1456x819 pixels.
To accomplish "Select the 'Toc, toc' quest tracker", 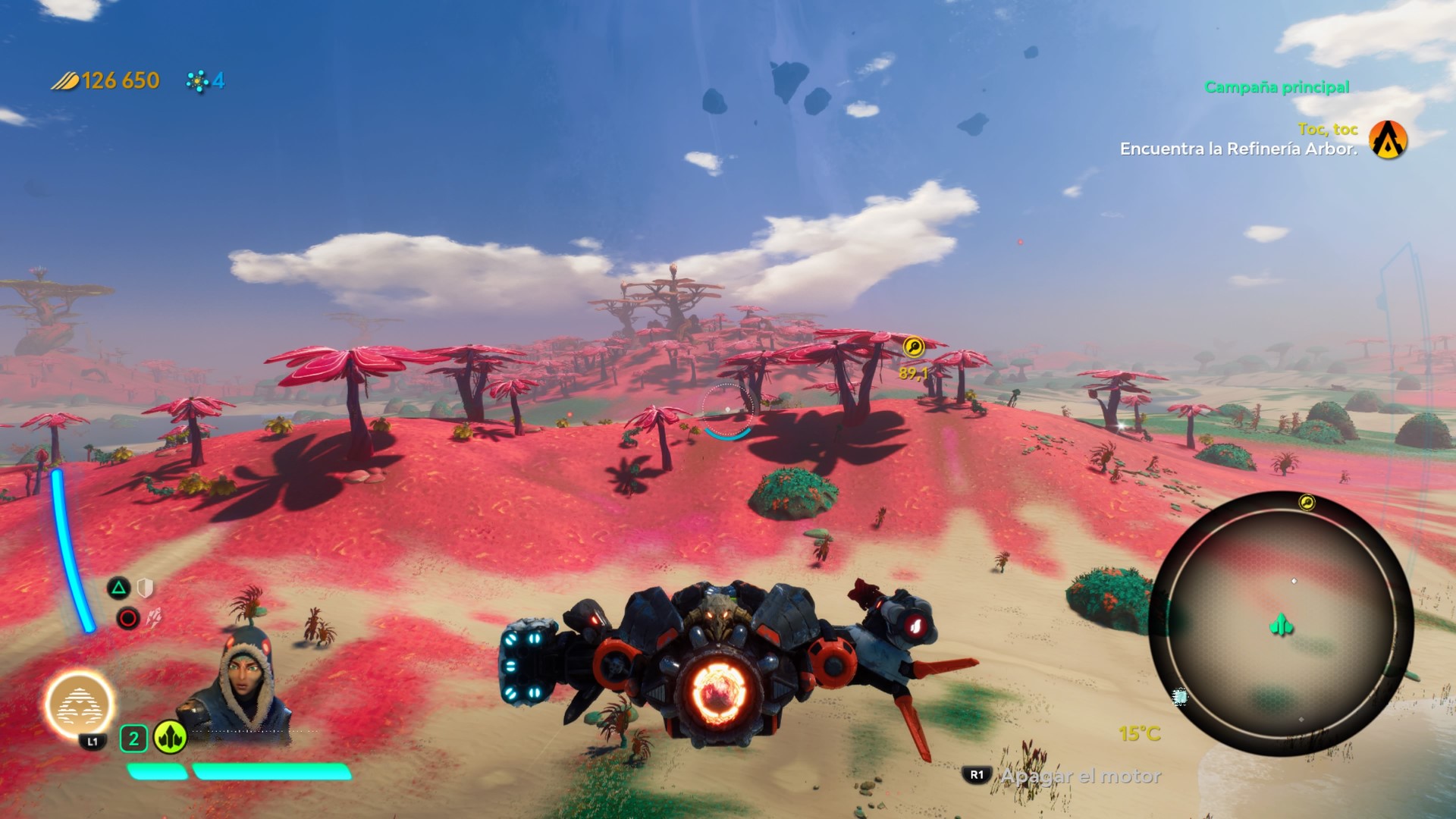I will tap(1327, 130).
